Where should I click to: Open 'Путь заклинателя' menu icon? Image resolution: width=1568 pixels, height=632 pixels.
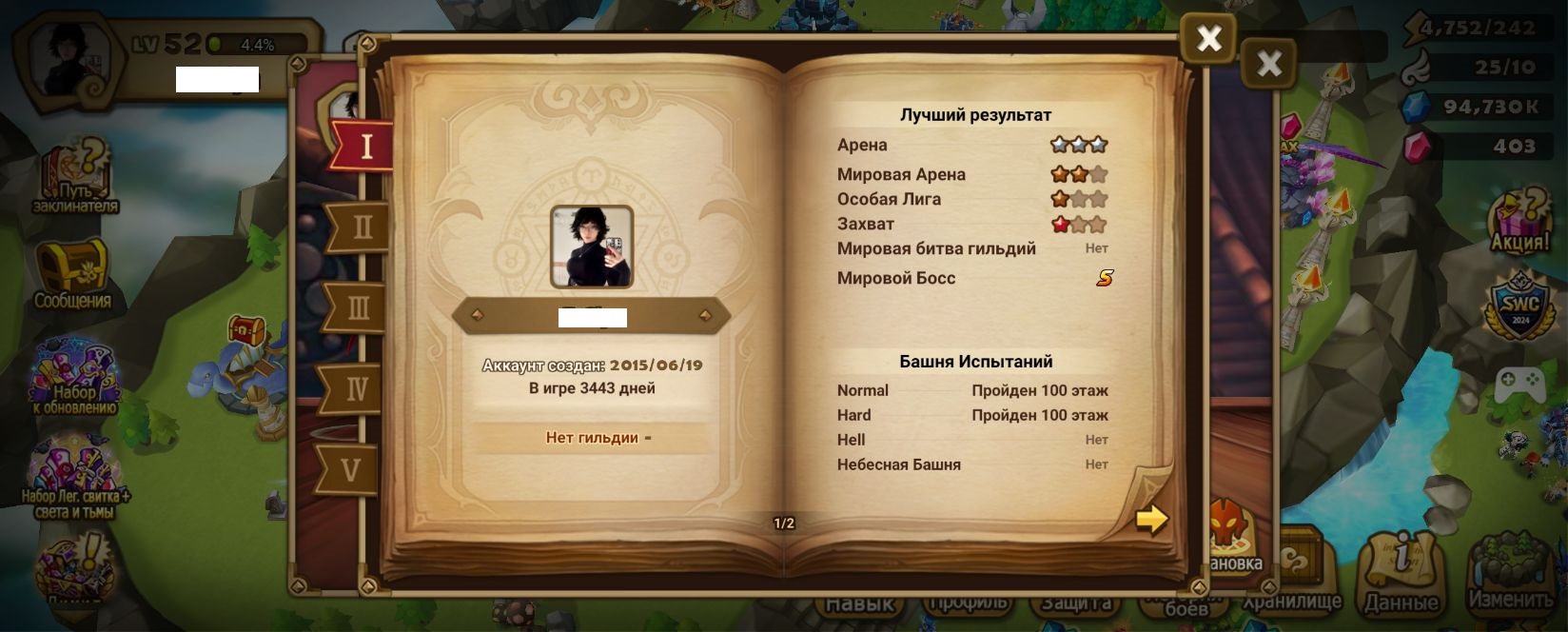coord(75,176)
